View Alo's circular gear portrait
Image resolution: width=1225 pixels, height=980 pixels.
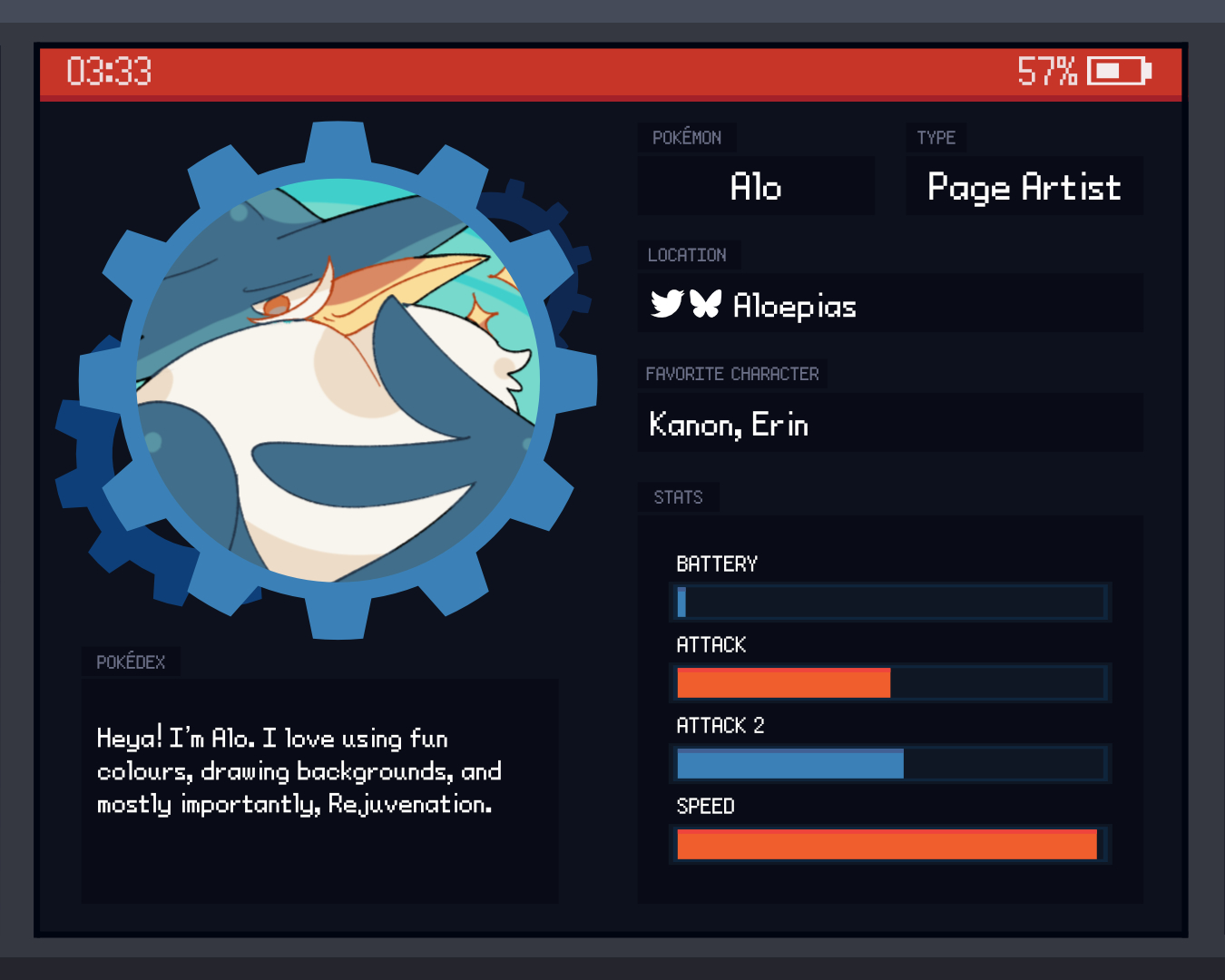click(x=338, y=381)
